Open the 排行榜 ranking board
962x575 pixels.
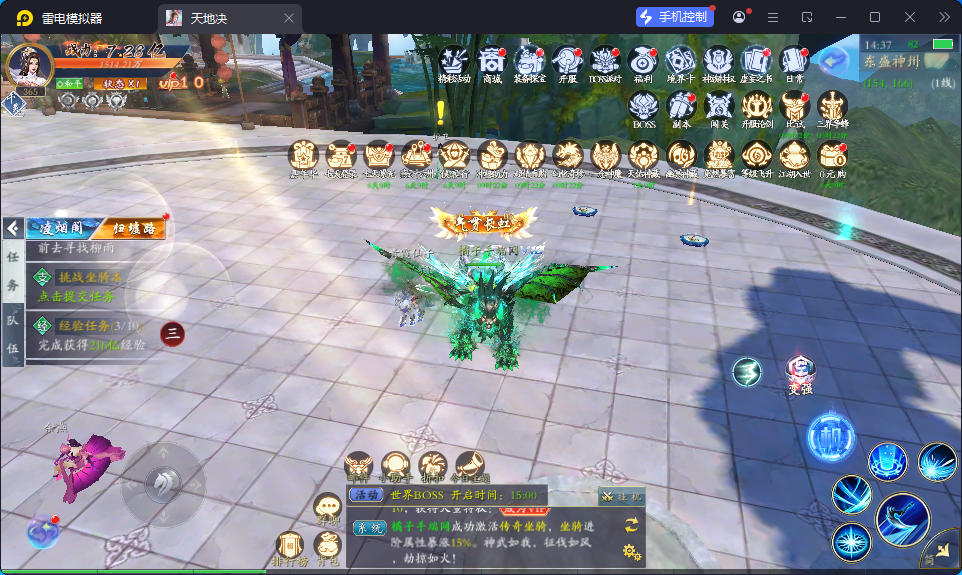click(x=290, y=546)
